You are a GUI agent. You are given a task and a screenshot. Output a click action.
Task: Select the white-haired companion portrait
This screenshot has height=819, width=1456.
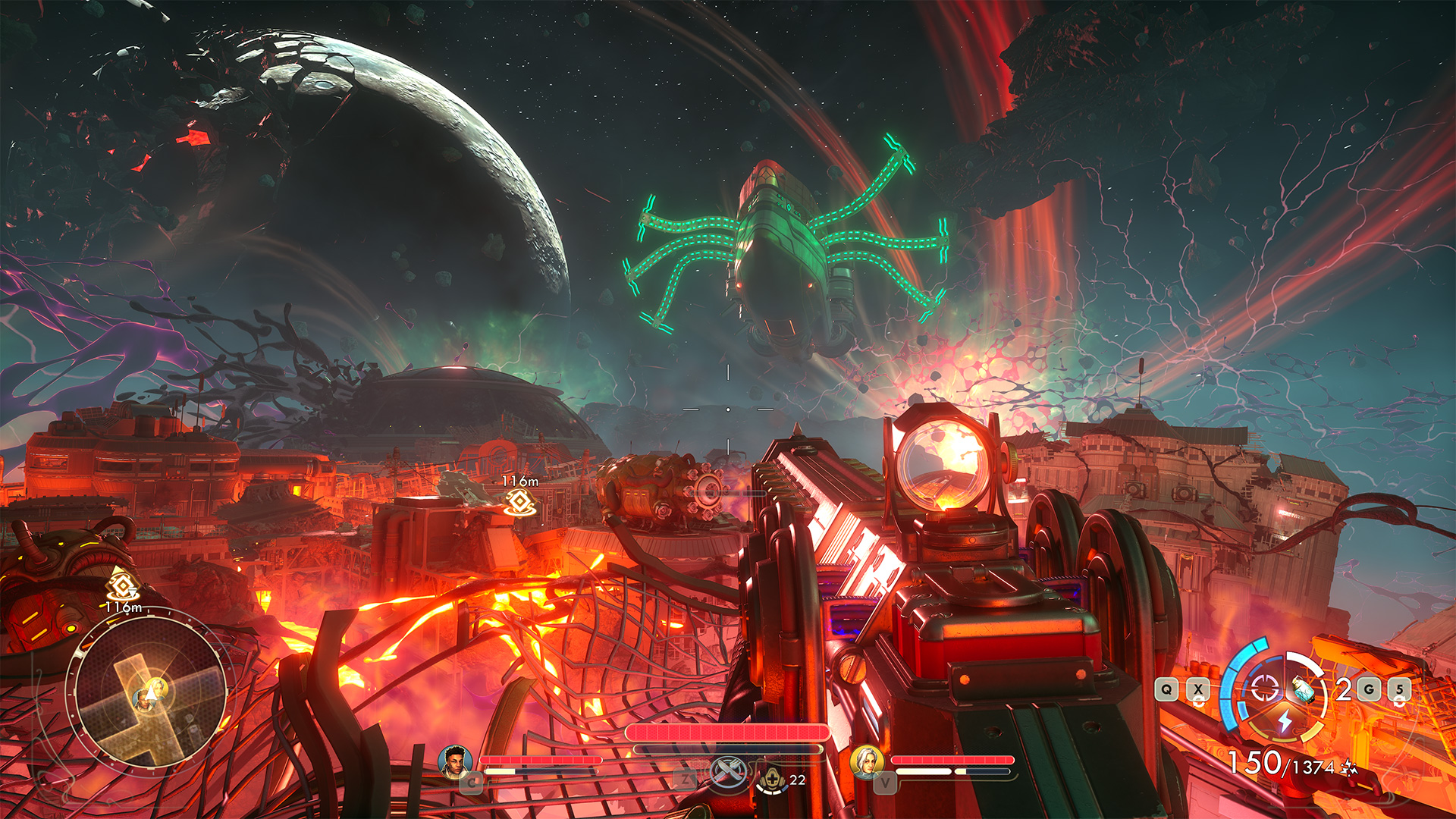point(867,761)
